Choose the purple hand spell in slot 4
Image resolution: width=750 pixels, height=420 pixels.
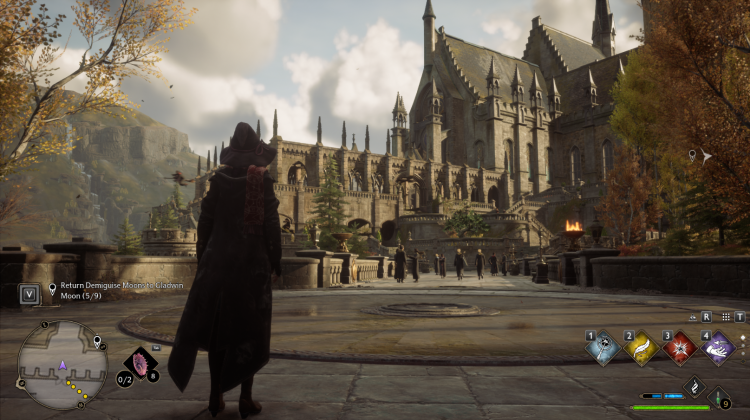pos(718,348)
